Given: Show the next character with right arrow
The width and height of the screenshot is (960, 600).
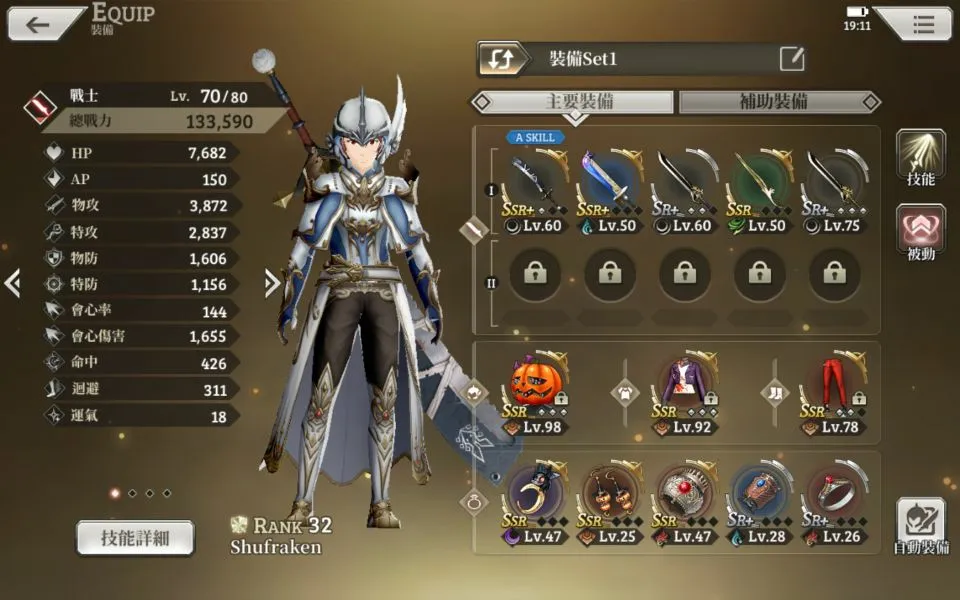Looking at the screenshot, I should pyautogui.click(x=272, y=284).
